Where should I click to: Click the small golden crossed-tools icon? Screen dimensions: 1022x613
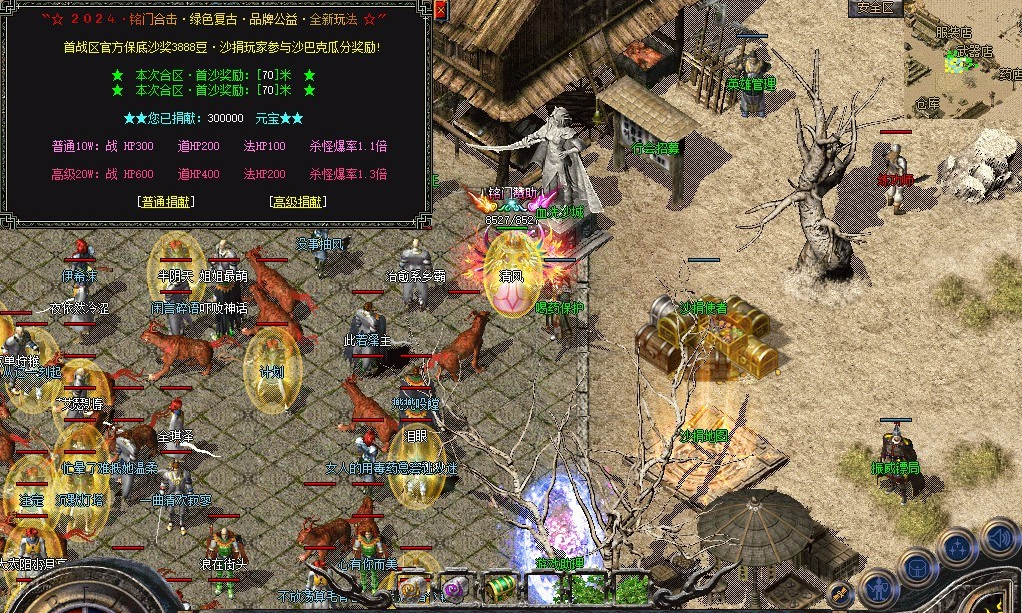click(841, 592)
